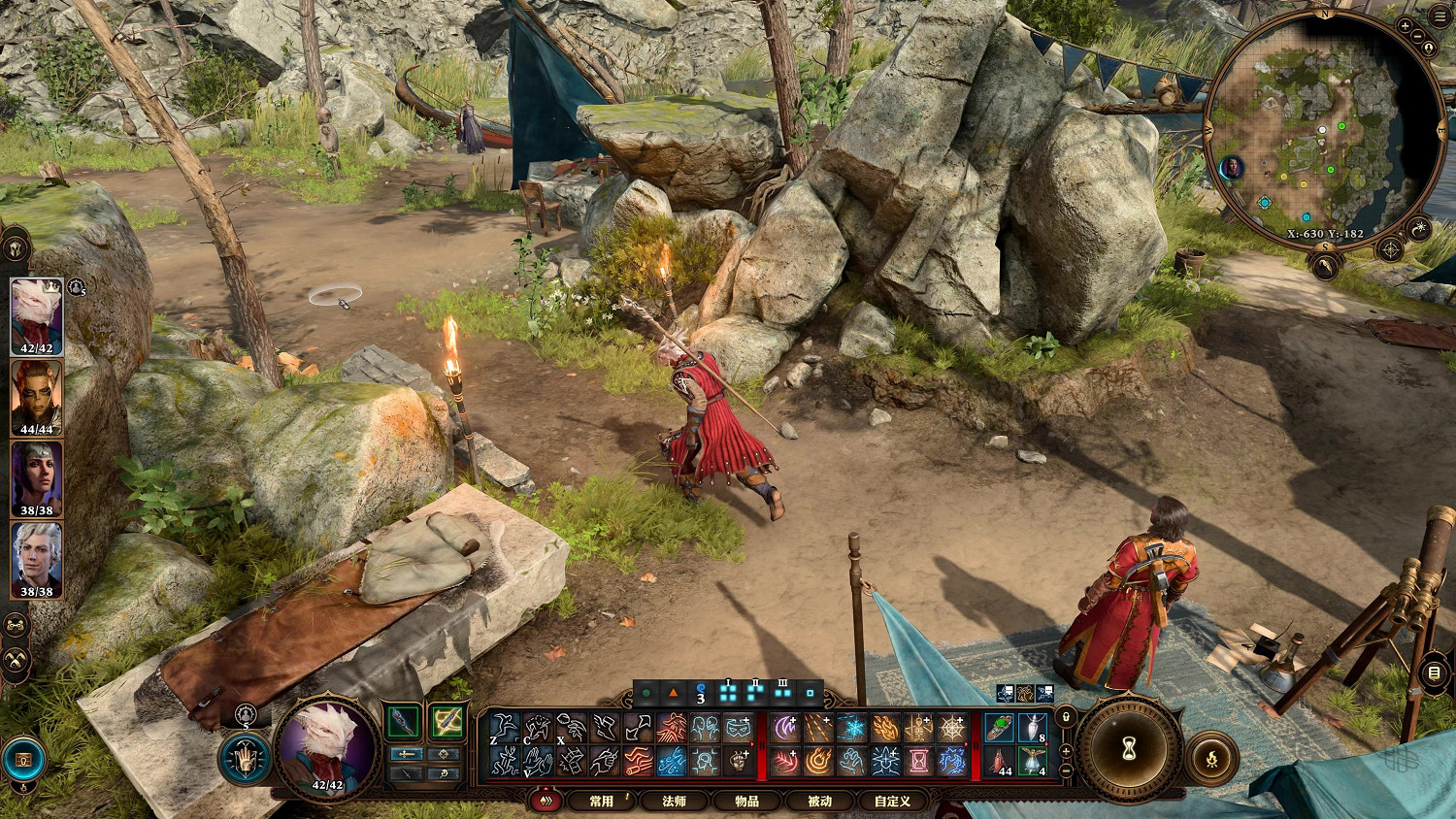Toggle the hotbar lock padlock
The image size is (1456, 819).
coord(1066,717)
